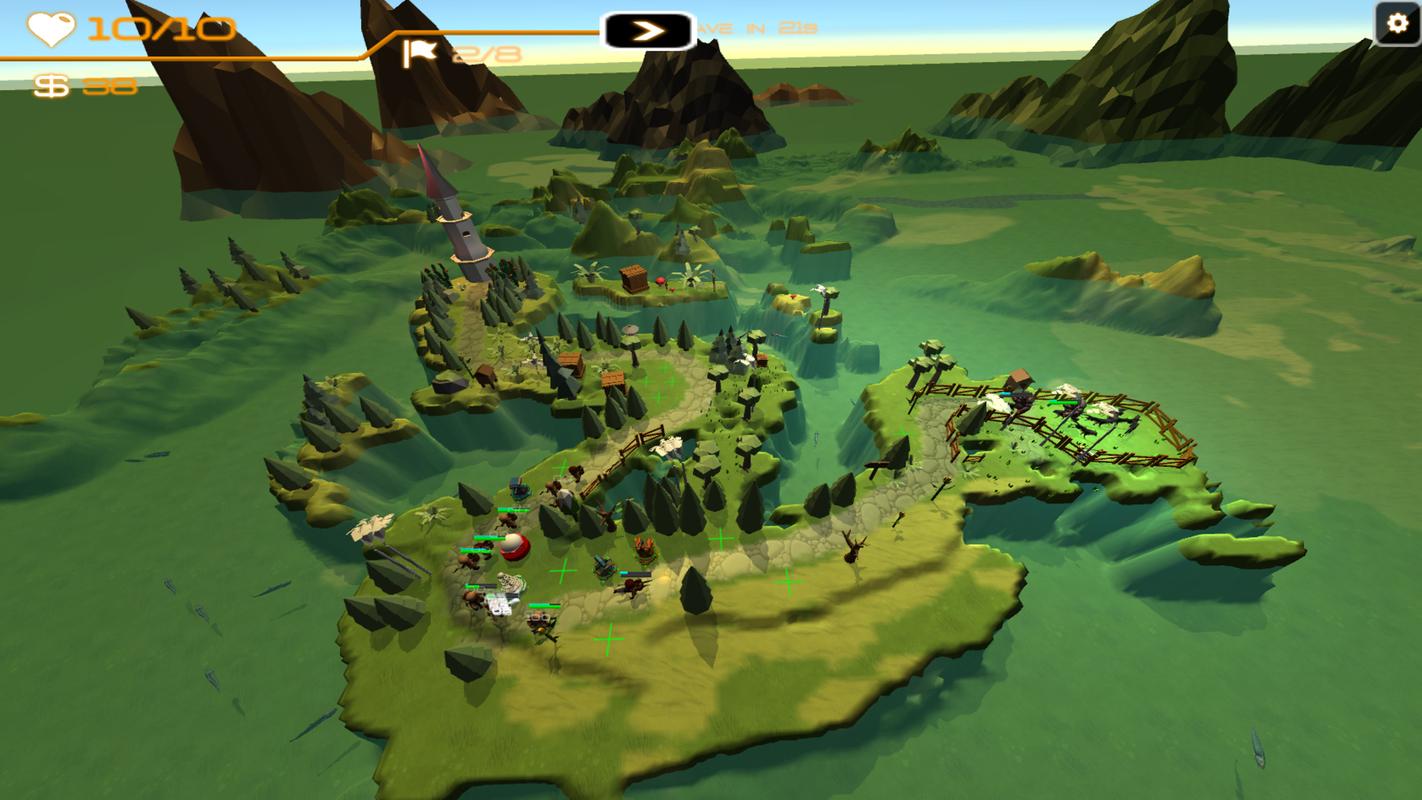Viewport: 1422px width, 800px height.
Task: Start the next wave with the arrow button
Action: coord(648,31)
